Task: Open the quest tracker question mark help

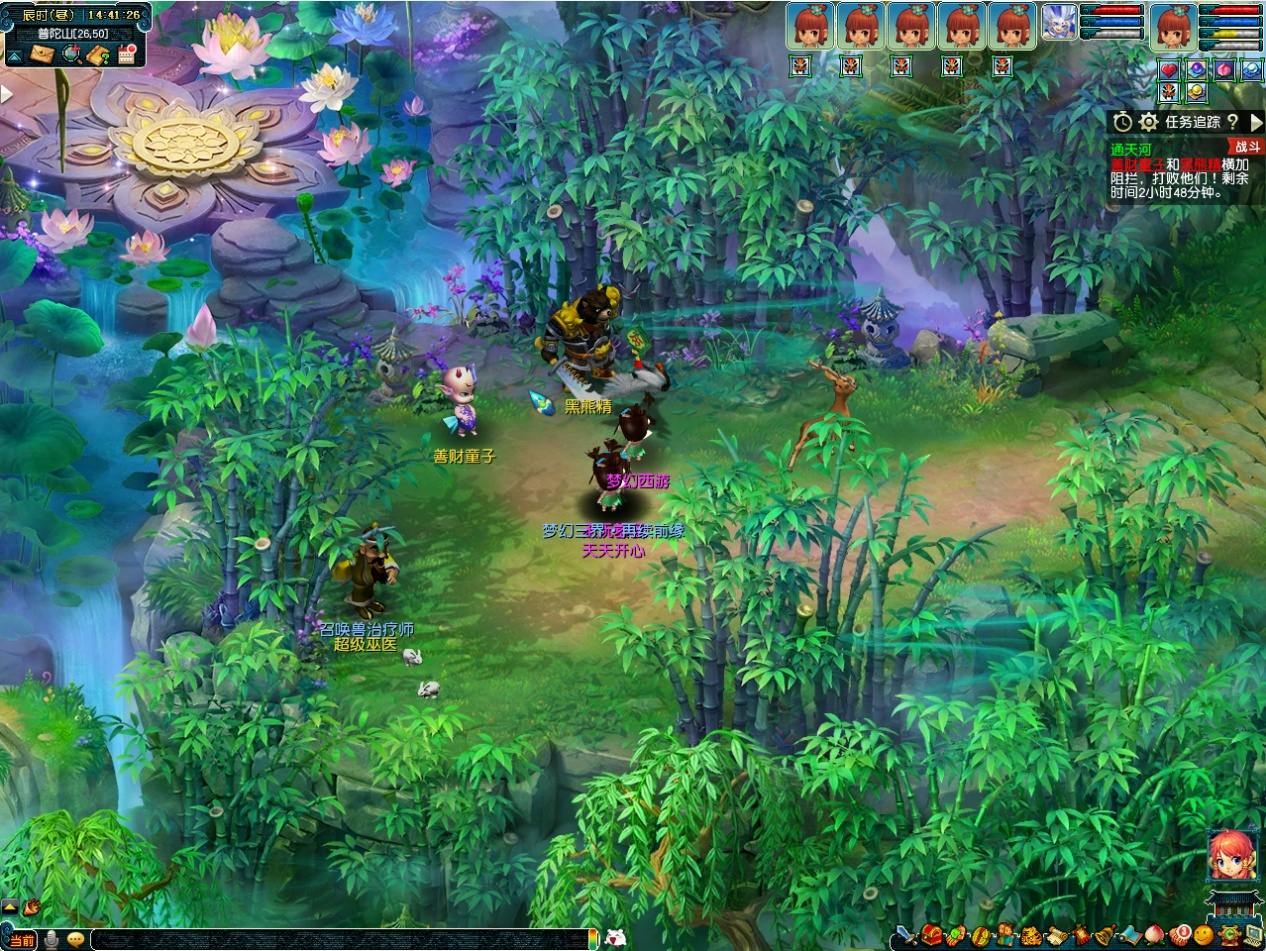Action: (x=1232, y=122)
